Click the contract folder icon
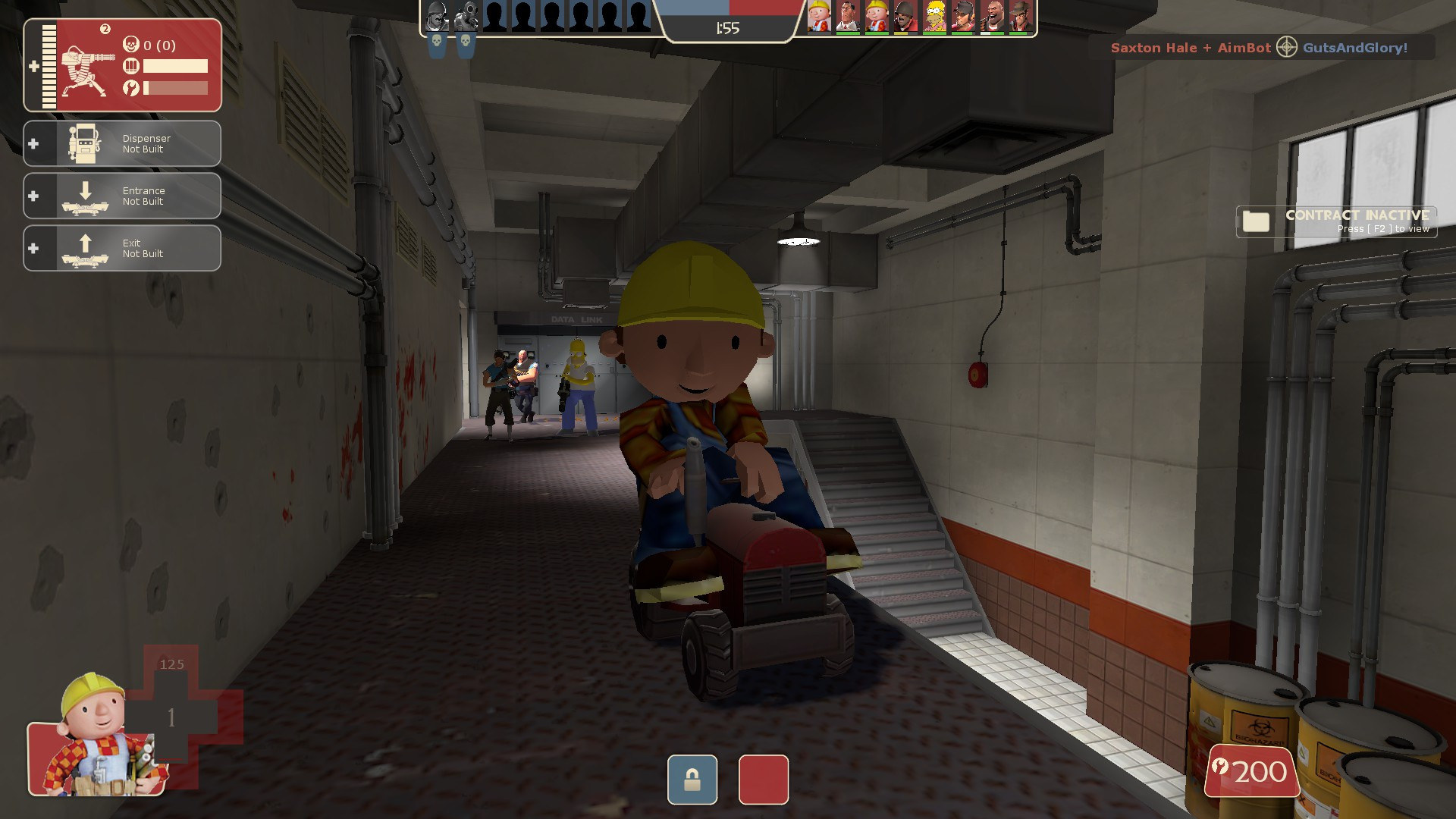Viewport: 1456px width, 819px height. point(1257,221)
